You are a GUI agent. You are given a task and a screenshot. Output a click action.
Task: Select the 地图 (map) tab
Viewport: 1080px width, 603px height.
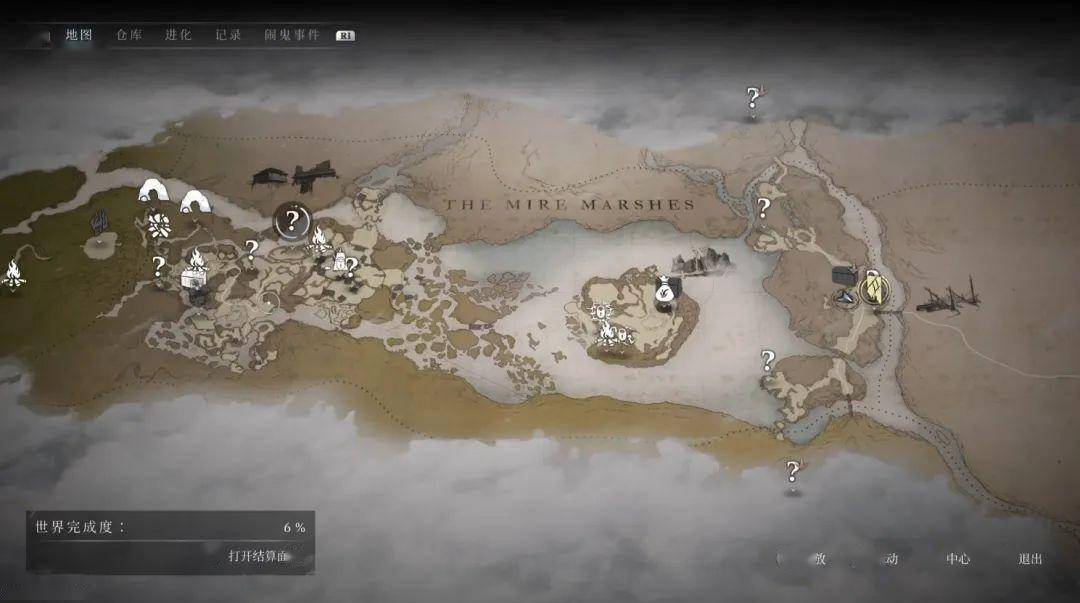click(x=79, y=35)
